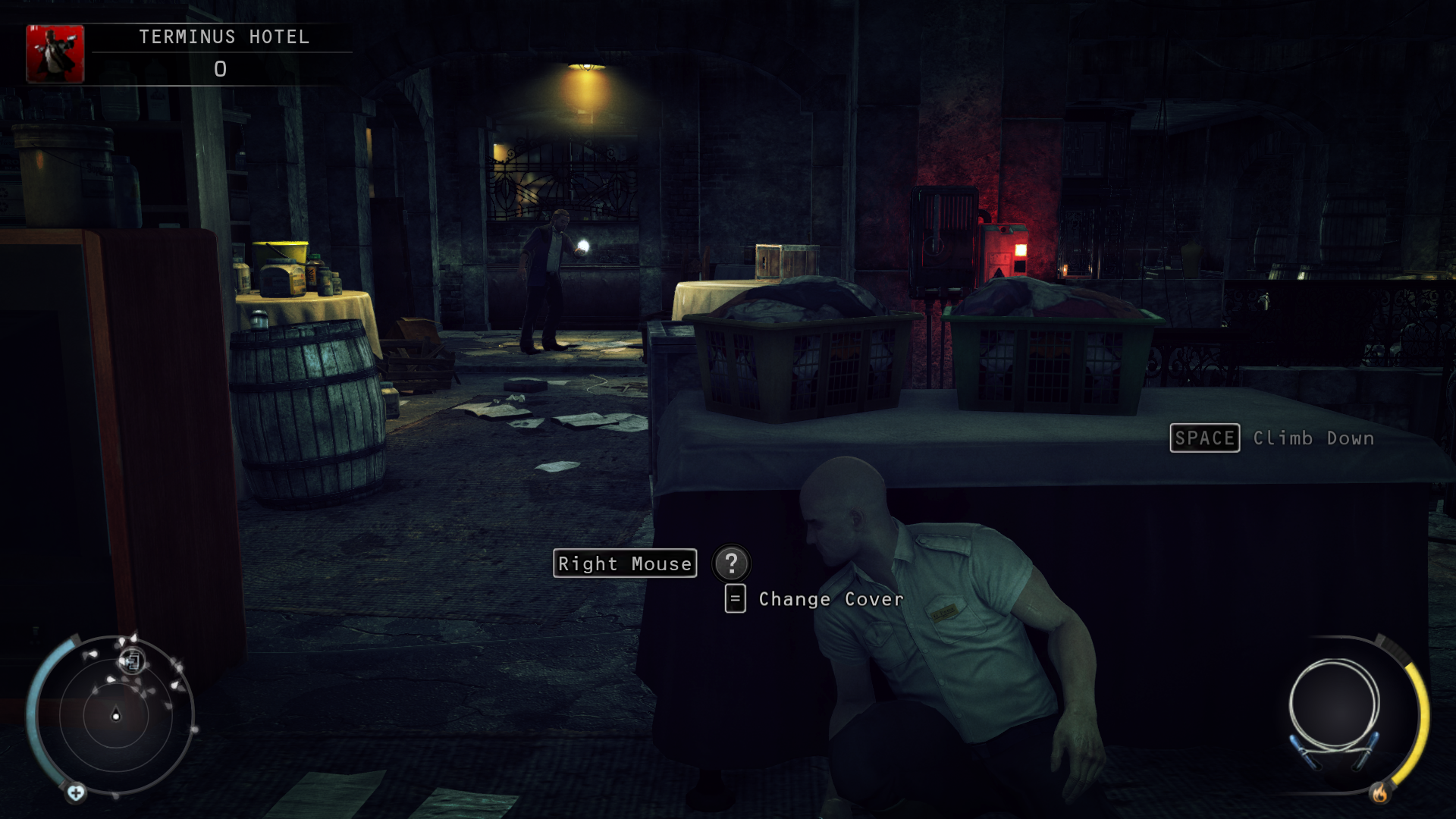The image size is (1456, 819).
Task: Select the fiber wire weapon icon
Action: [x=1334, y=709]
